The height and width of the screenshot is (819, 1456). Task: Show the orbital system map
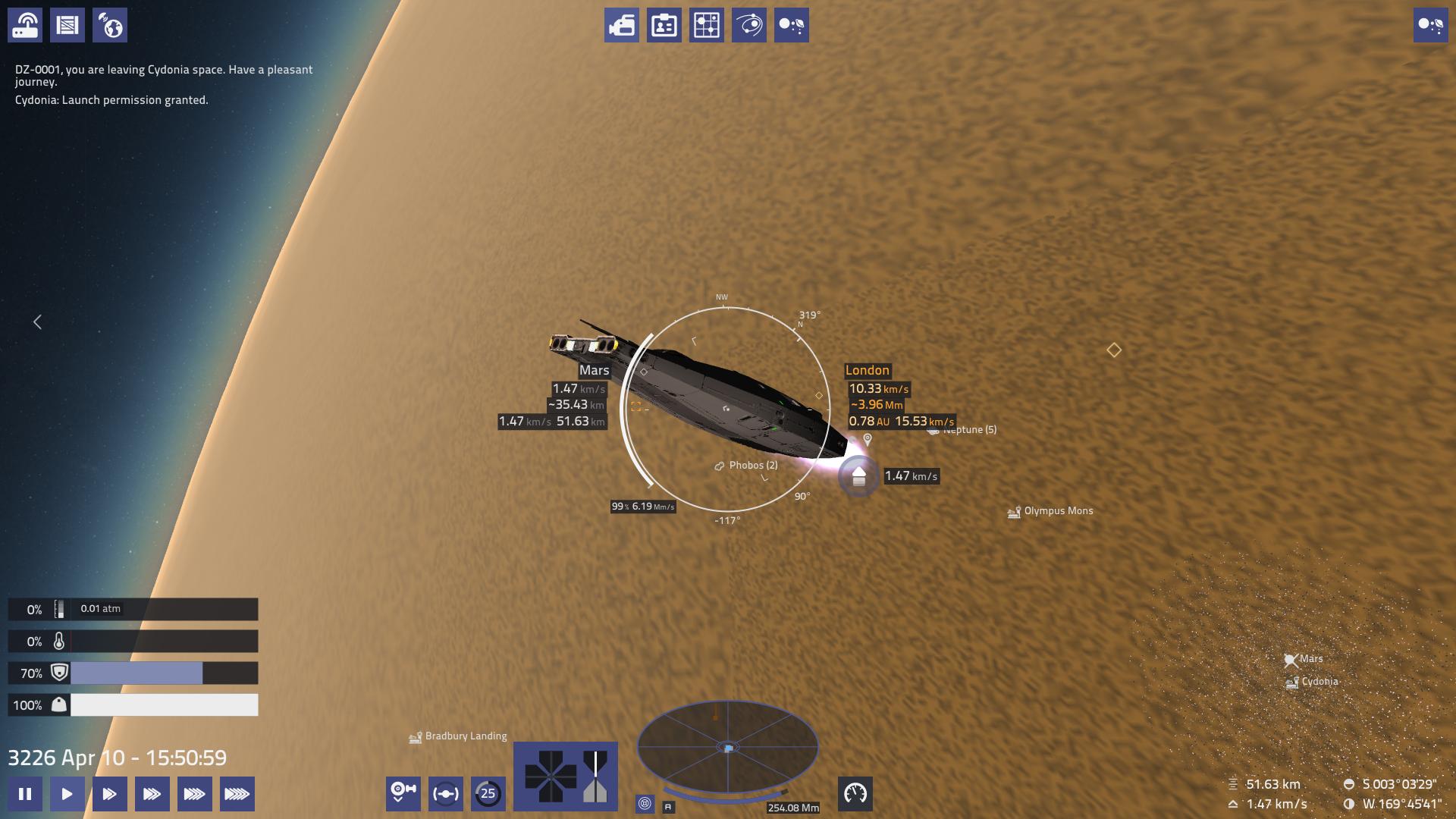click(x=748, y=25)
